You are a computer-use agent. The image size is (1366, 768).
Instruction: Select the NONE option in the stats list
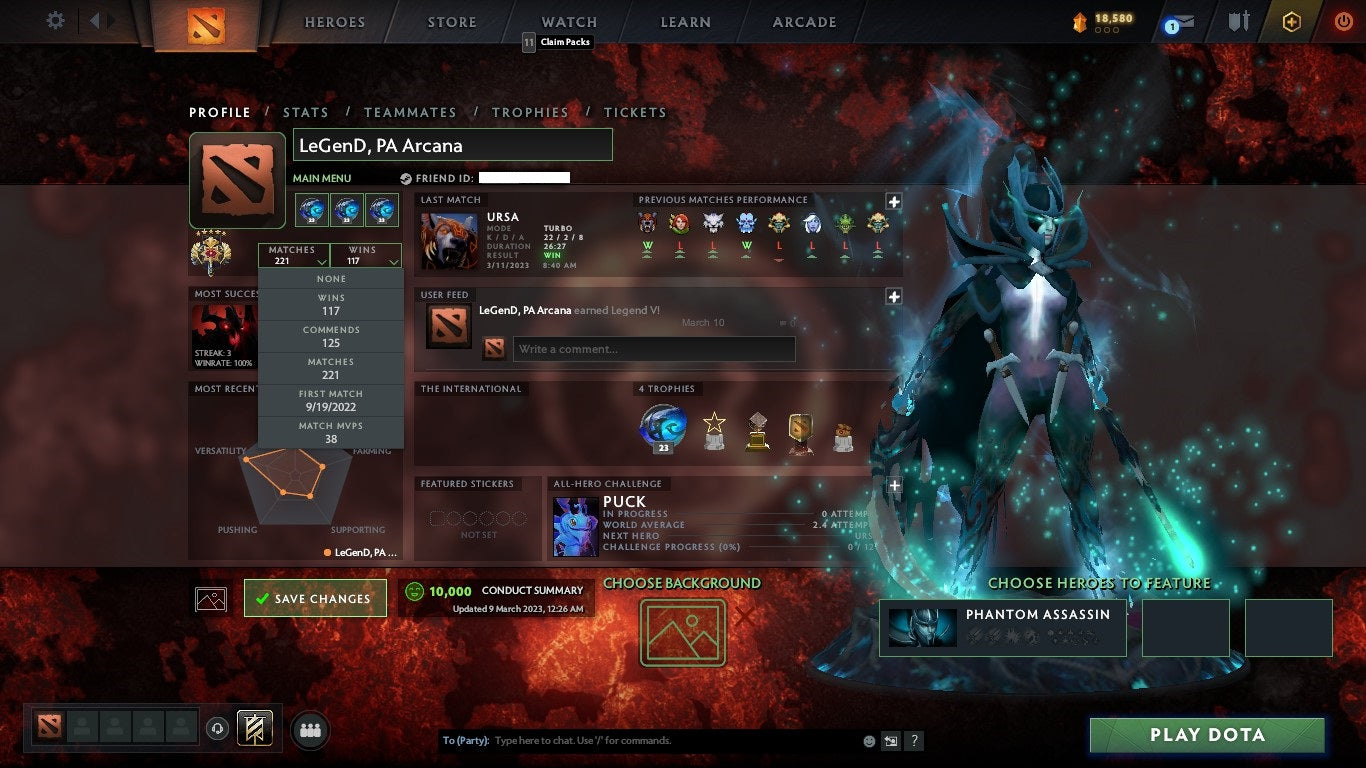pyautogui.click(x=330, y=278)
